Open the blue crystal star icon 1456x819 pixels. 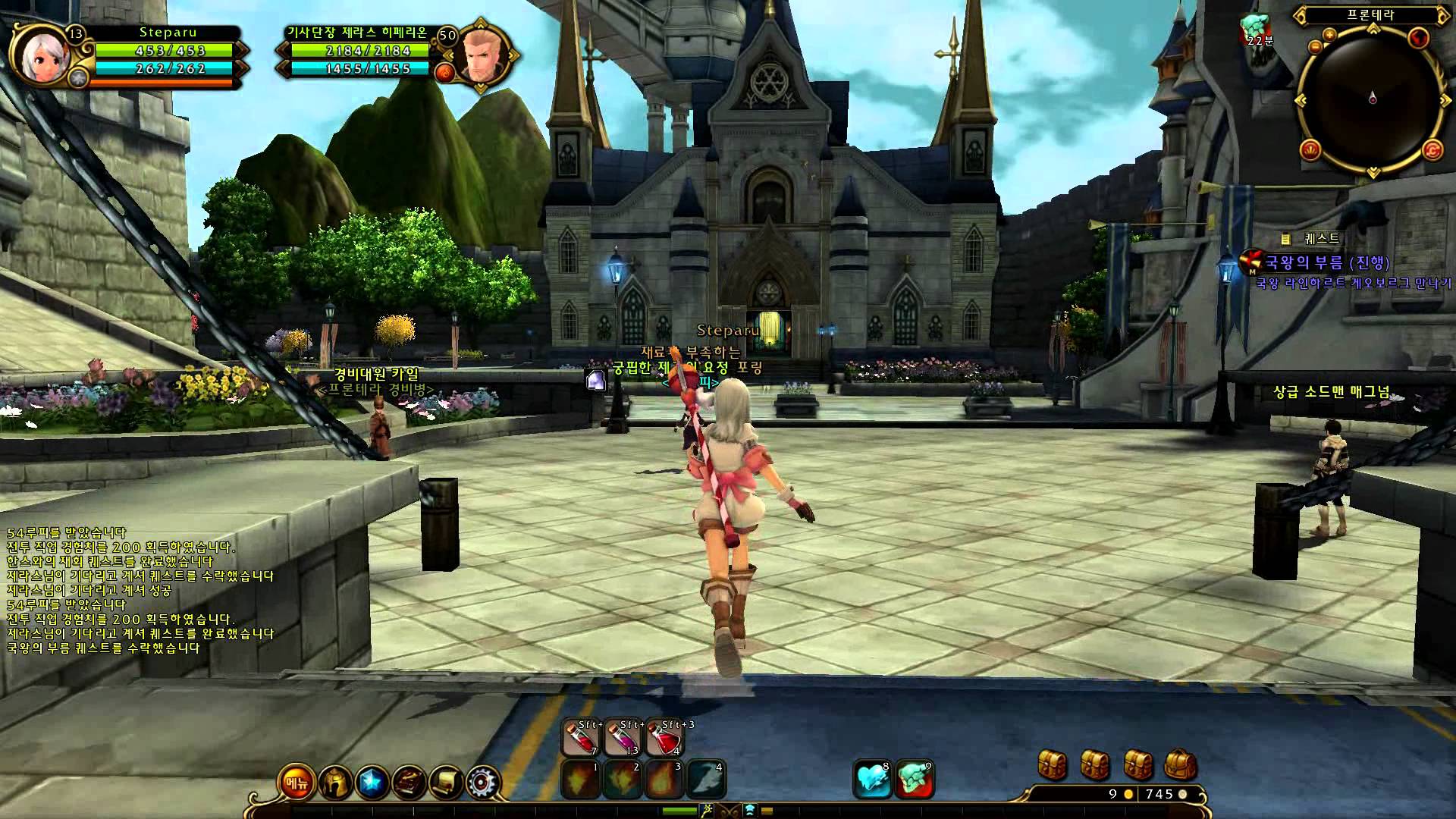click(x=371, y=783)
